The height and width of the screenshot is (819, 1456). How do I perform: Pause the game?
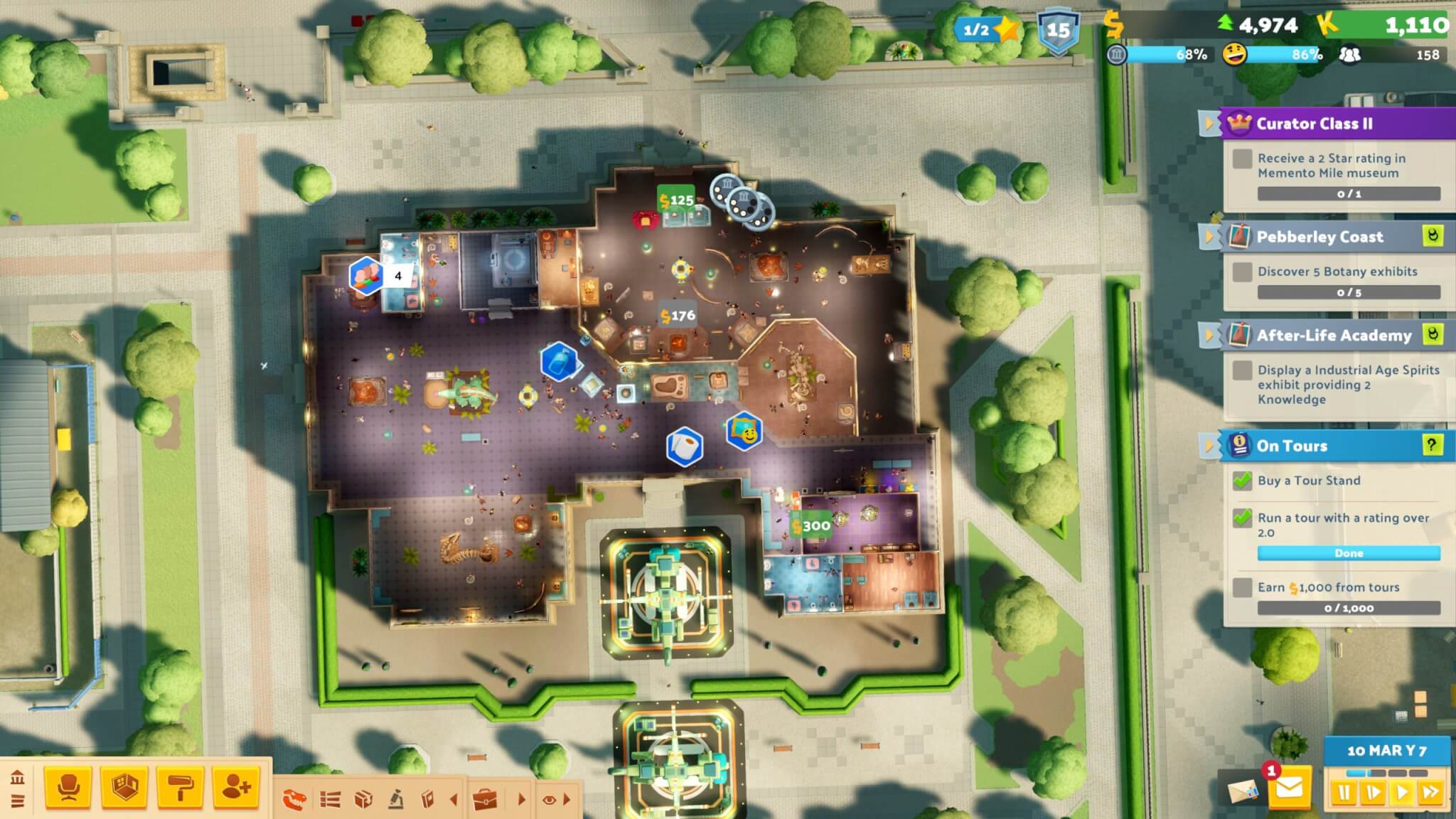(x=1344, y=792)
